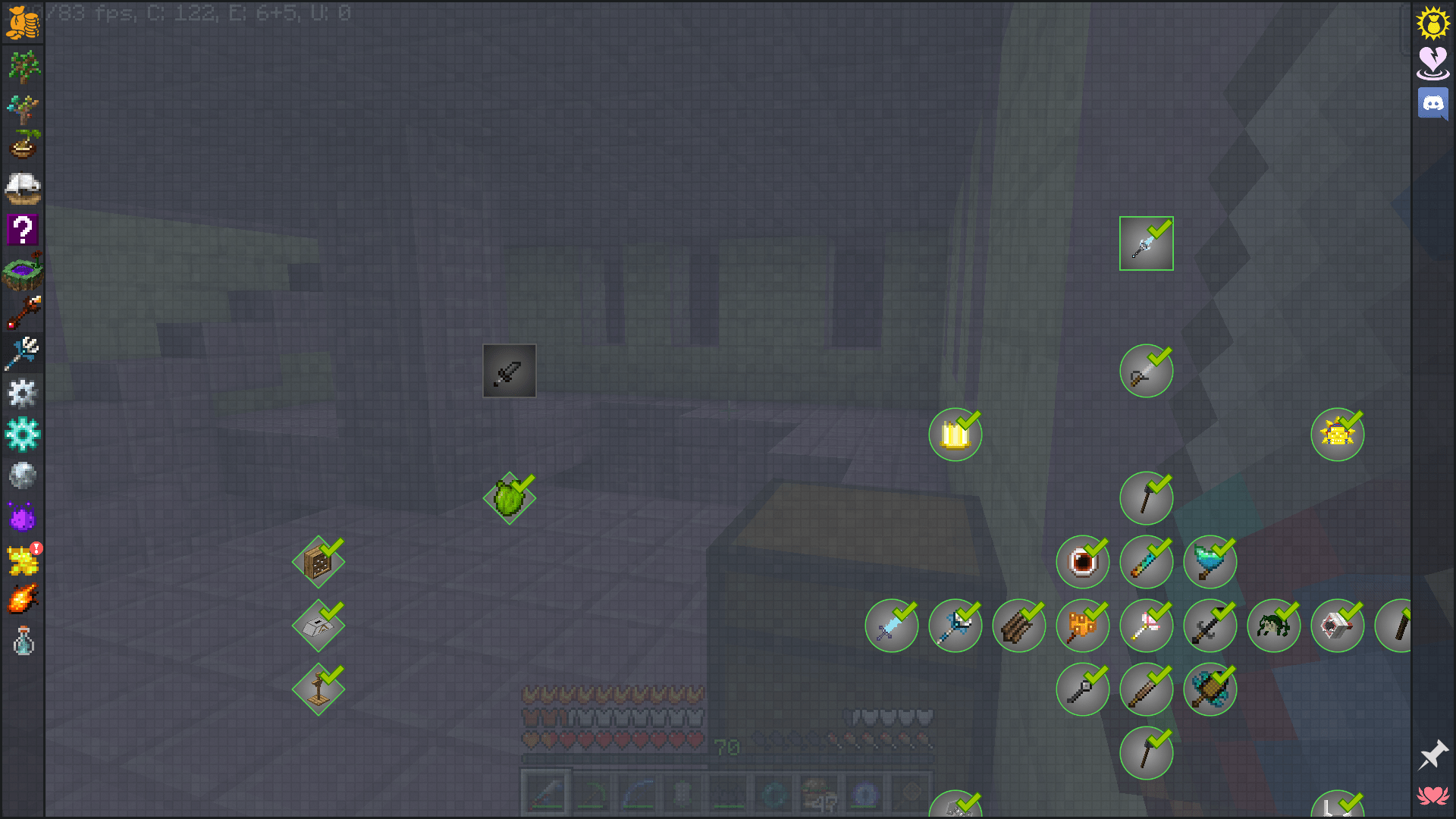Switch to the cyan gear tab in left sidebar

coord(22,434)
